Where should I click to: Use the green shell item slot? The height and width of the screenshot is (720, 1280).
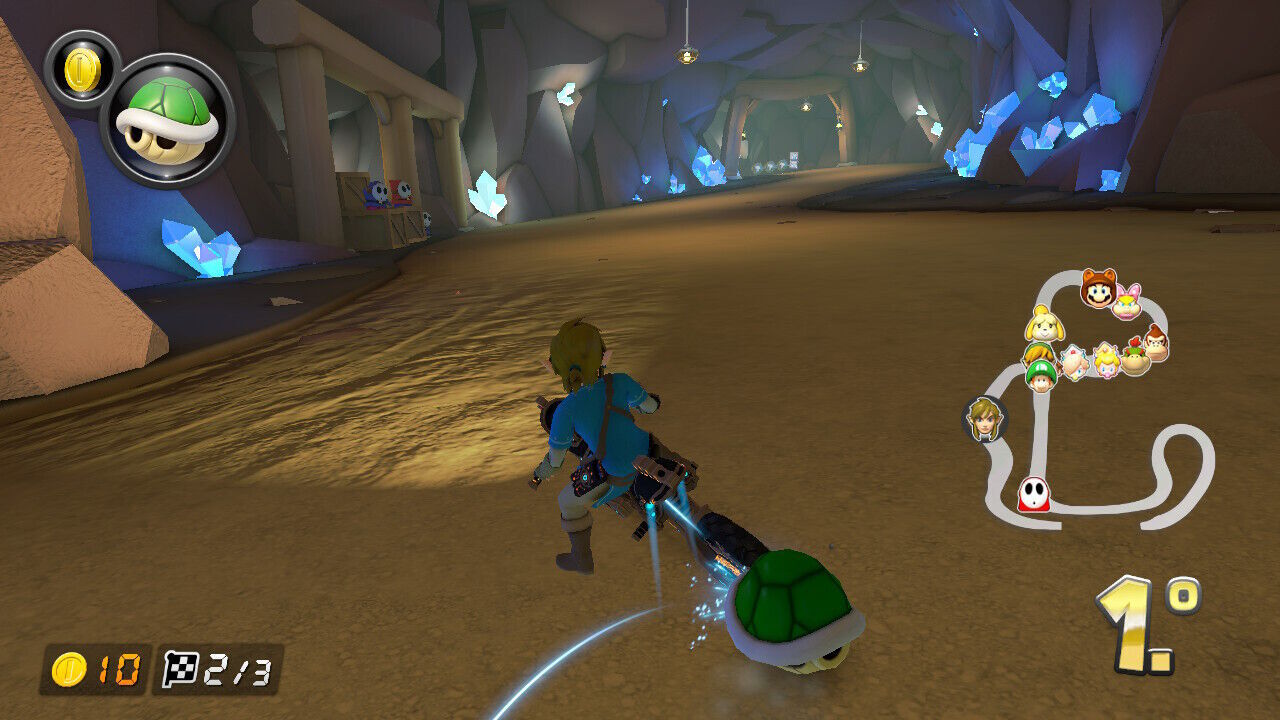(168, 121)
